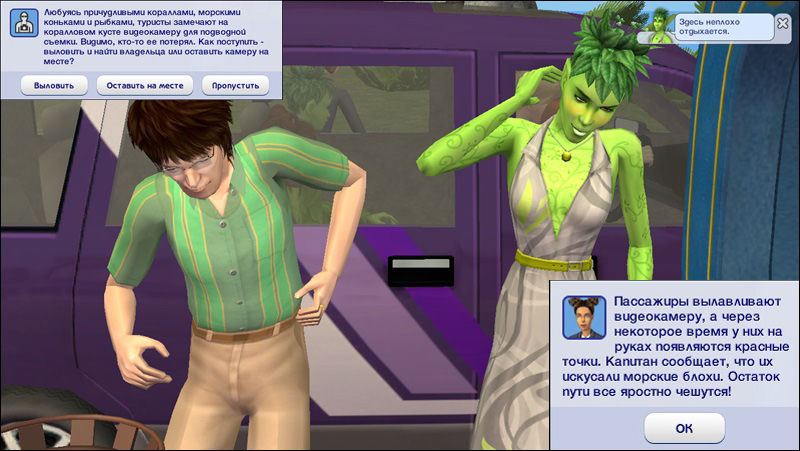The width and height of the screenshot is (800, 451).
Task: Close the "Здесь неплохо отдыхается" notification
Action: [x=781, y=21]
